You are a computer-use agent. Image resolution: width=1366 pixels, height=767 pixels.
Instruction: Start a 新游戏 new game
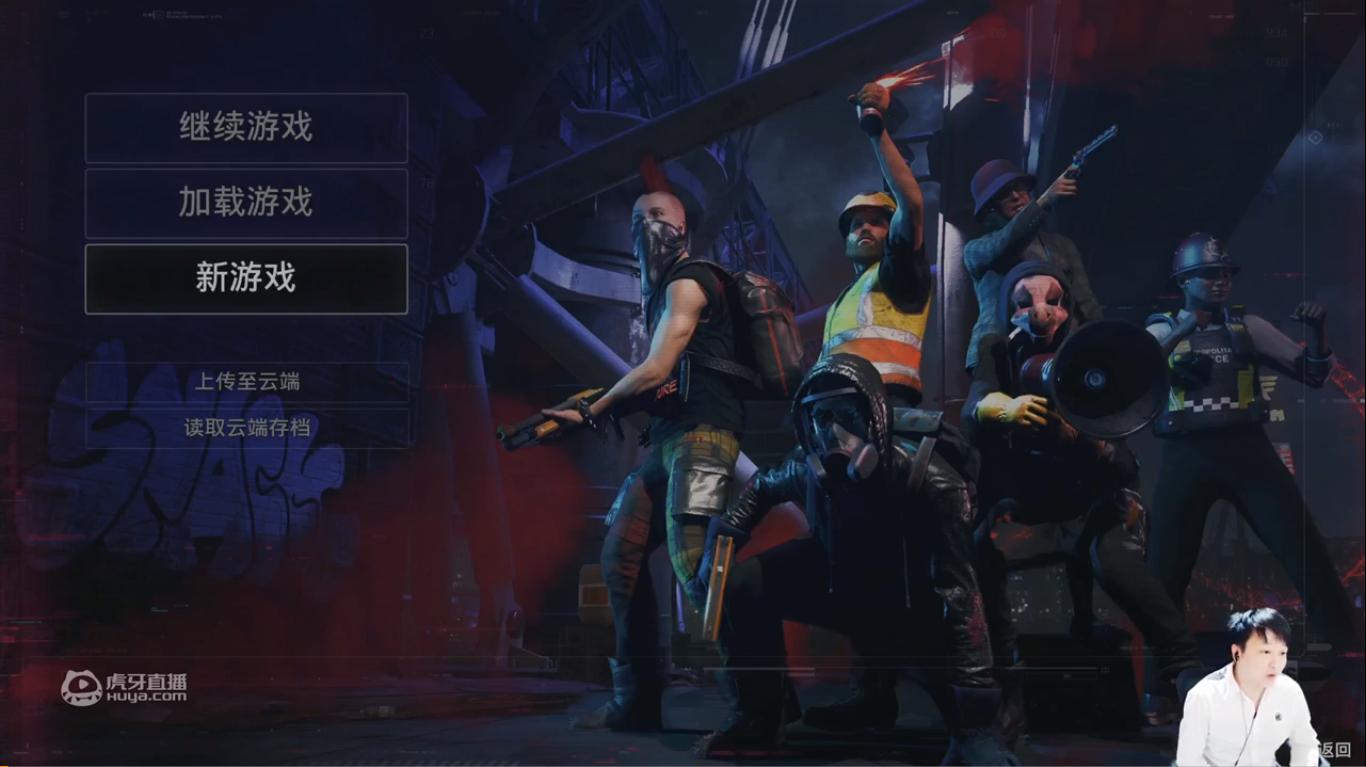point(246,278)
